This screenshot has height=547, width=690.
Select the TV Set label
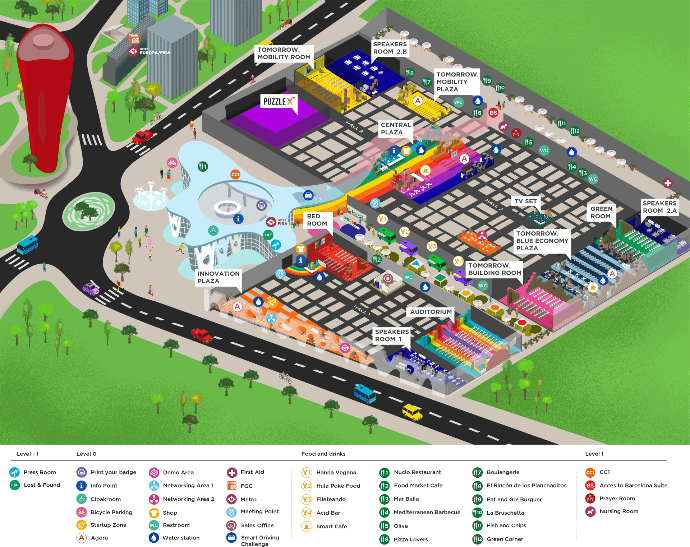click(x=525, y=201)
